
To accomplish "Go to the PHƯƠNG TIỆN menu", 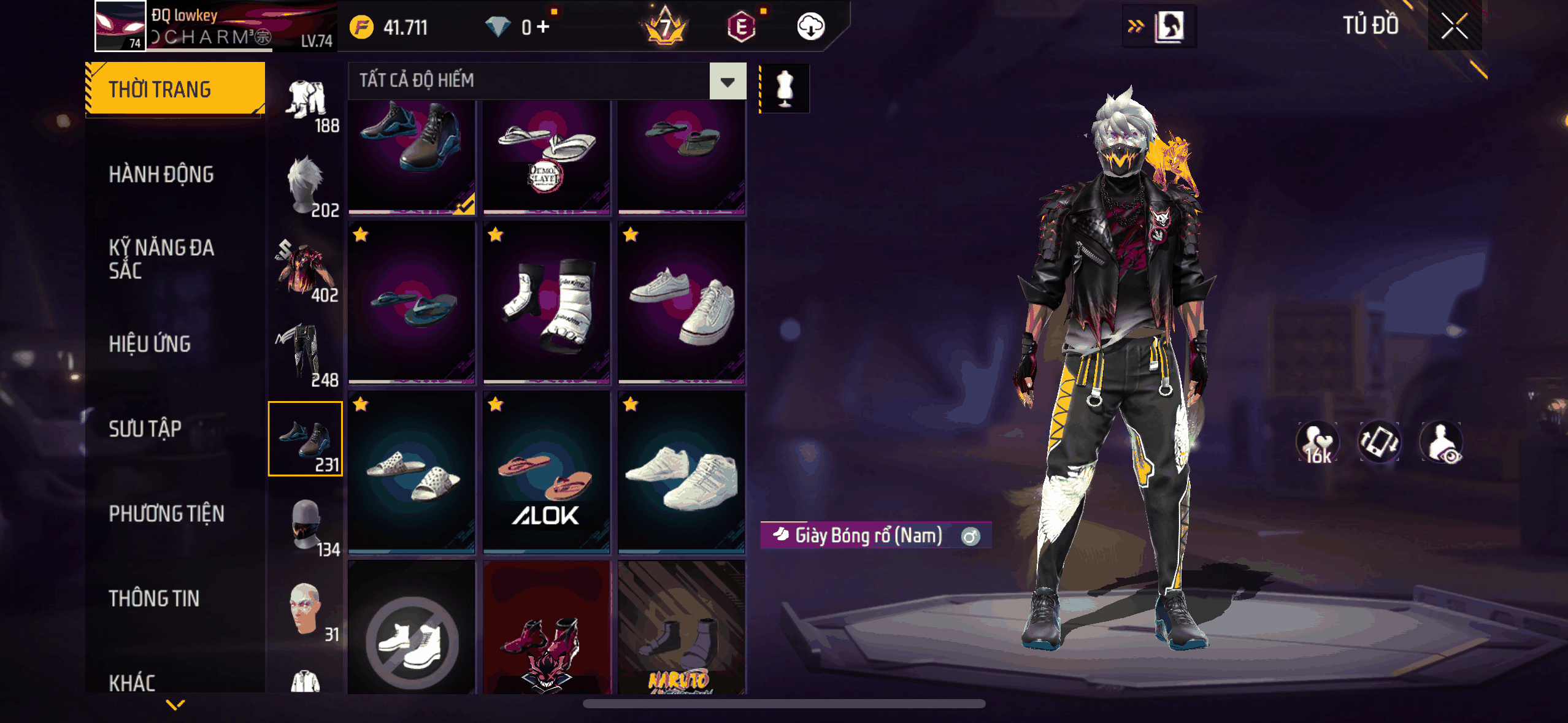I will tap(166, 513).
